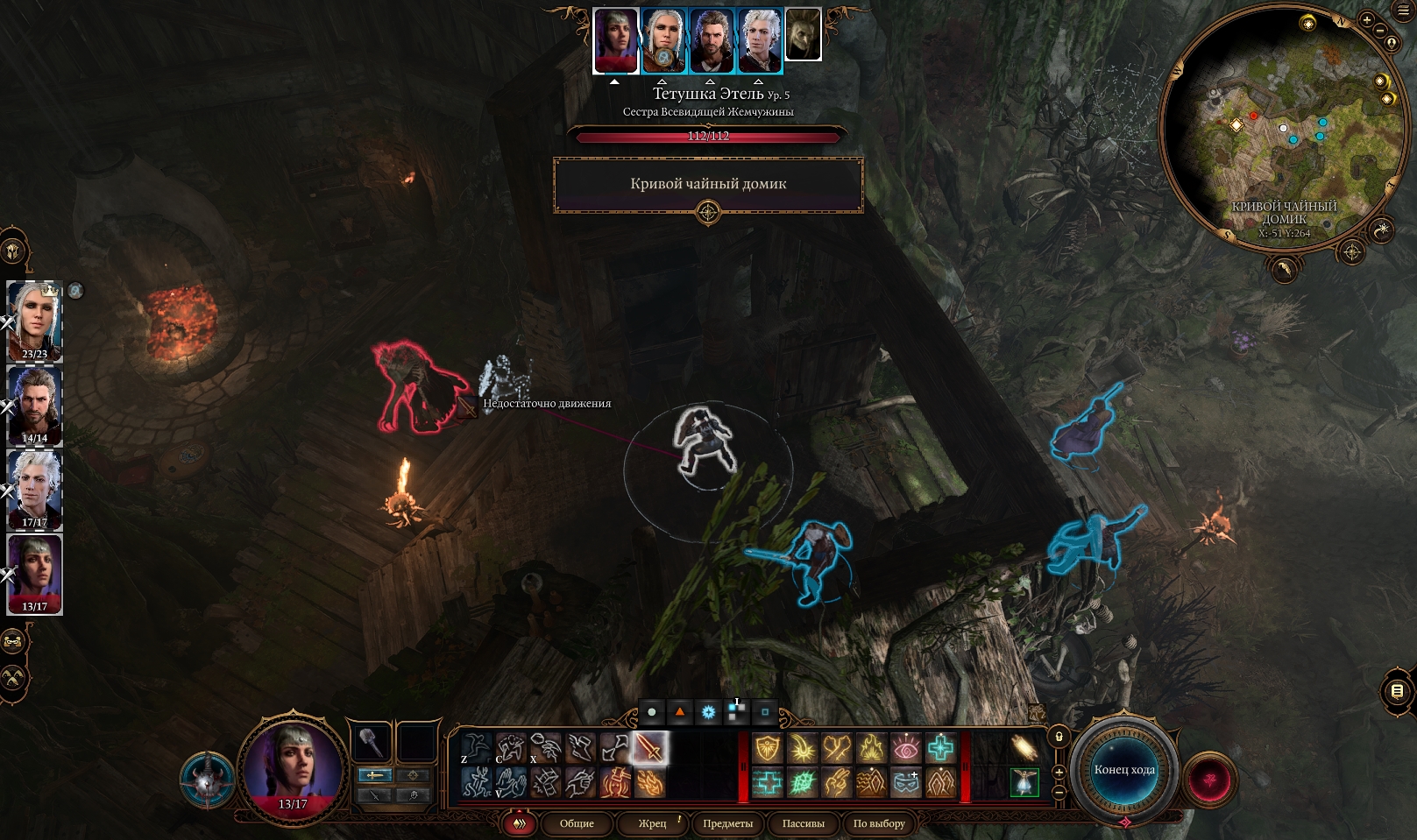Select the По выбору custom tab
This screenshot has width=1417, height=840.
878,823
